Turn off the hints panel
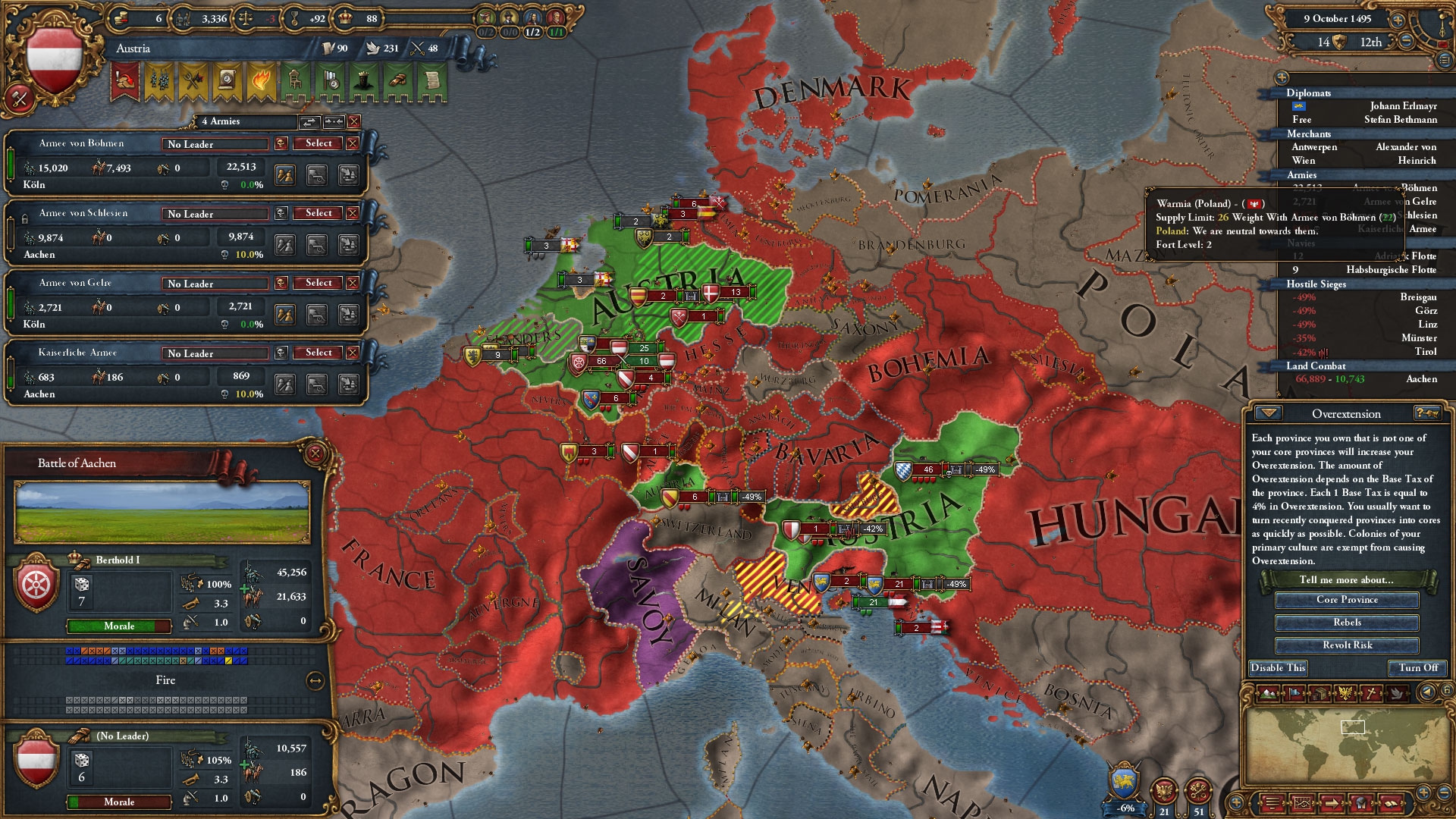The height and width of the screenshot is (819, 1456). click(x=1417, y=668)
